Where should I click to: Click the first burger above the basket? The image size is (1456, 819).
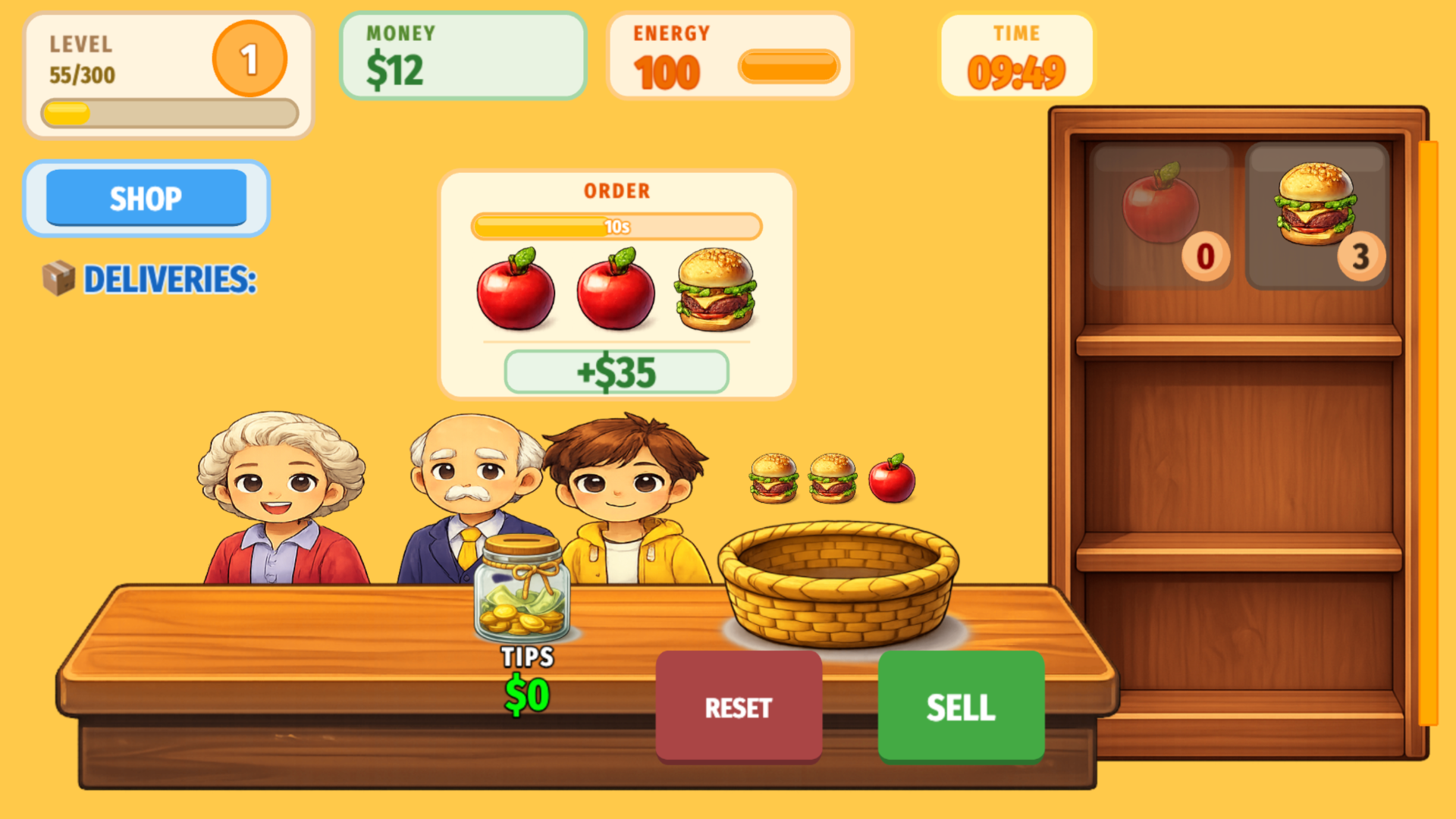click(773, 477)
